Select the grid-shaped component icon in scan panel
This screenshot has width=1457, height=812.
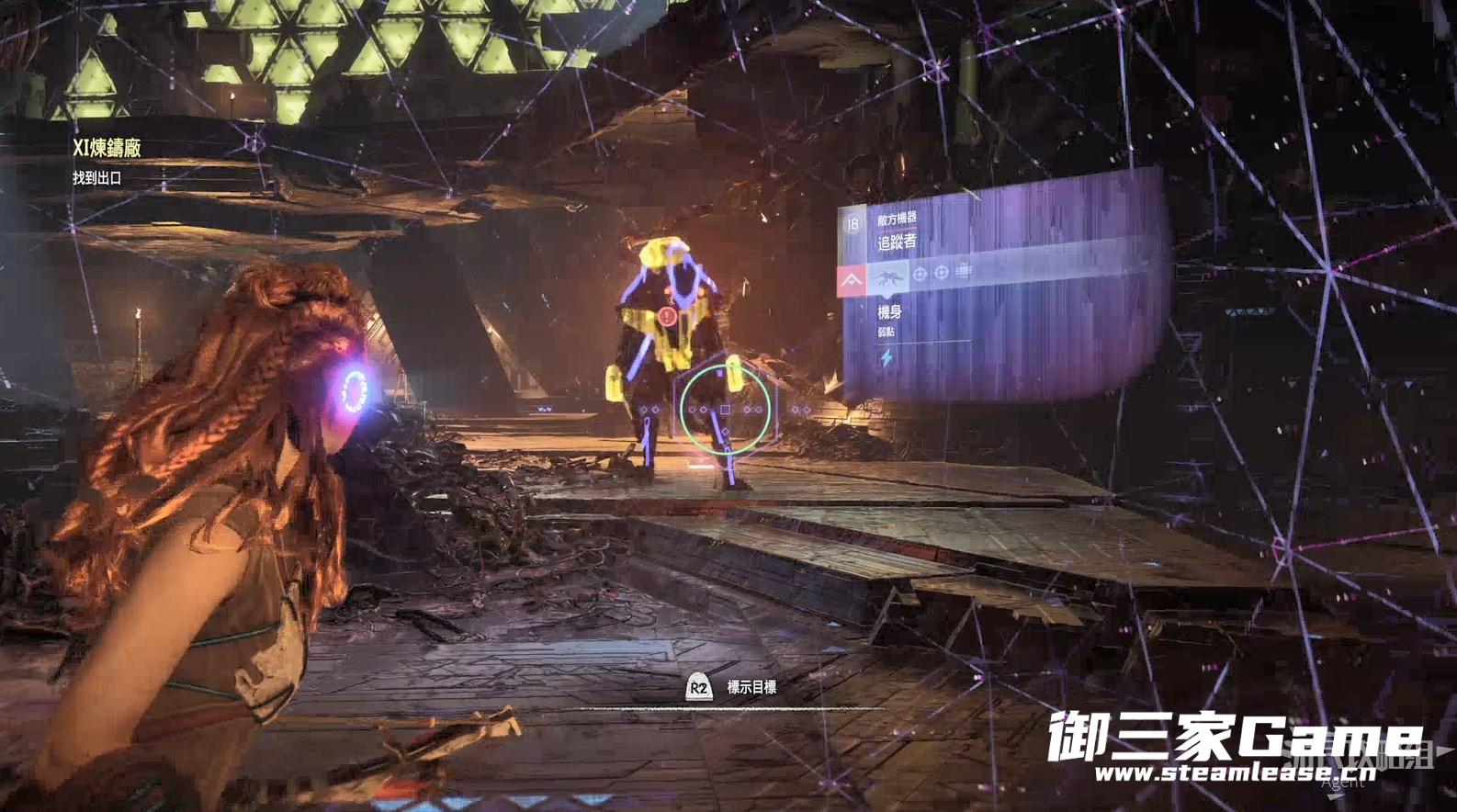(963, 271)
